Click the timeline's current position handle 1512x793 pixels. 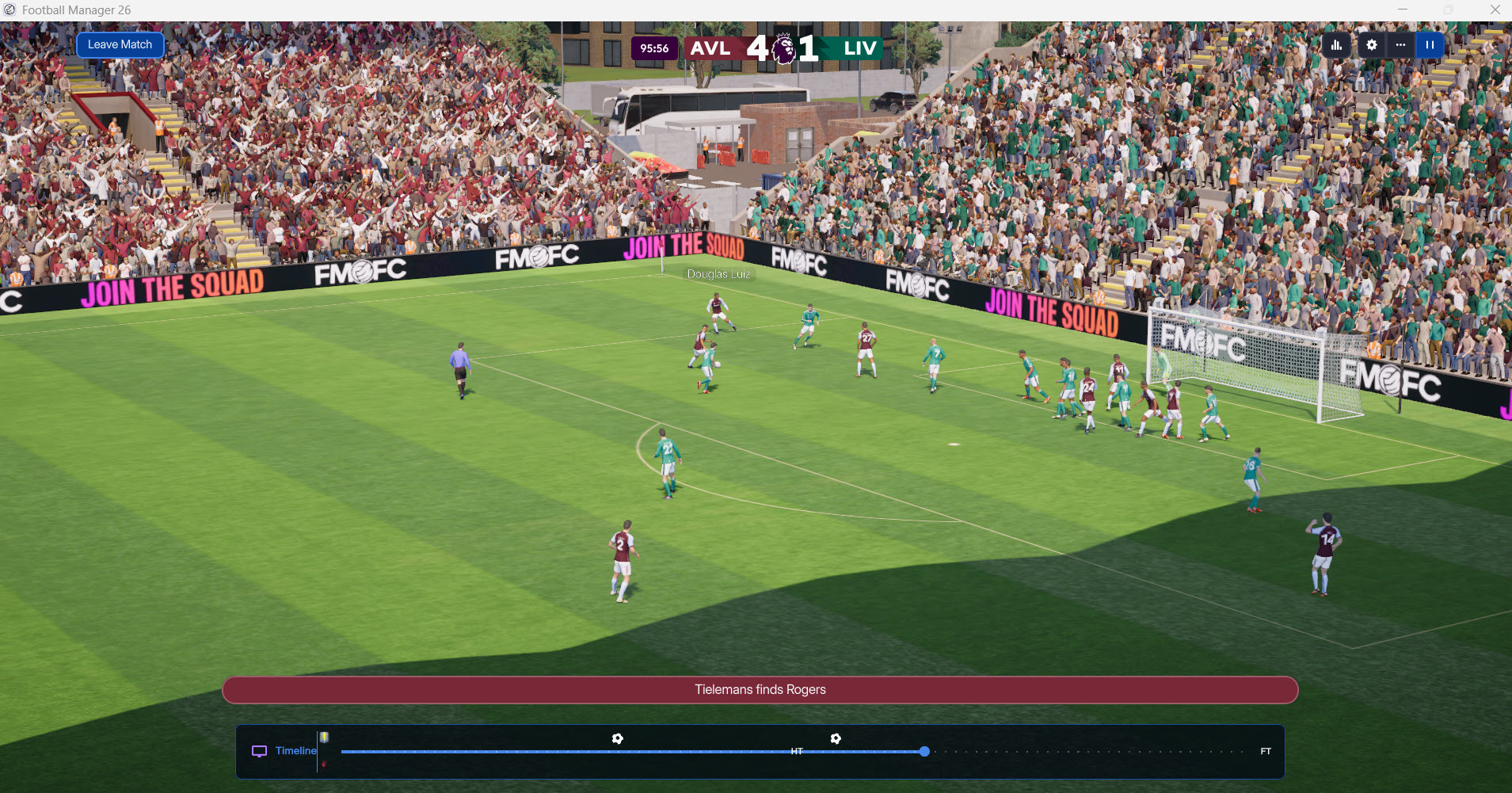tap(924, 751)
